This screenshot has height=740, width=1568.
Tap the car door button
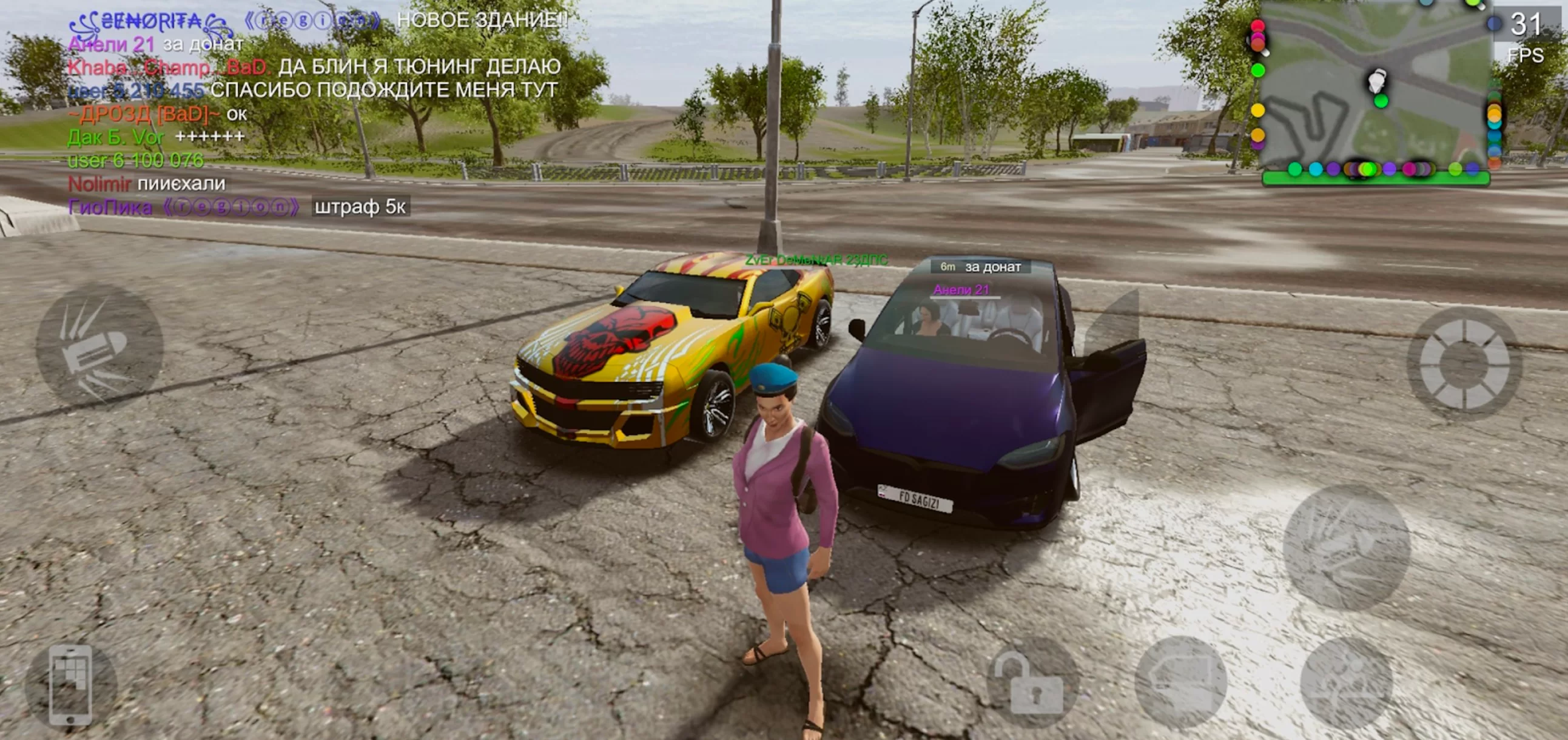tap(1181, 683)
